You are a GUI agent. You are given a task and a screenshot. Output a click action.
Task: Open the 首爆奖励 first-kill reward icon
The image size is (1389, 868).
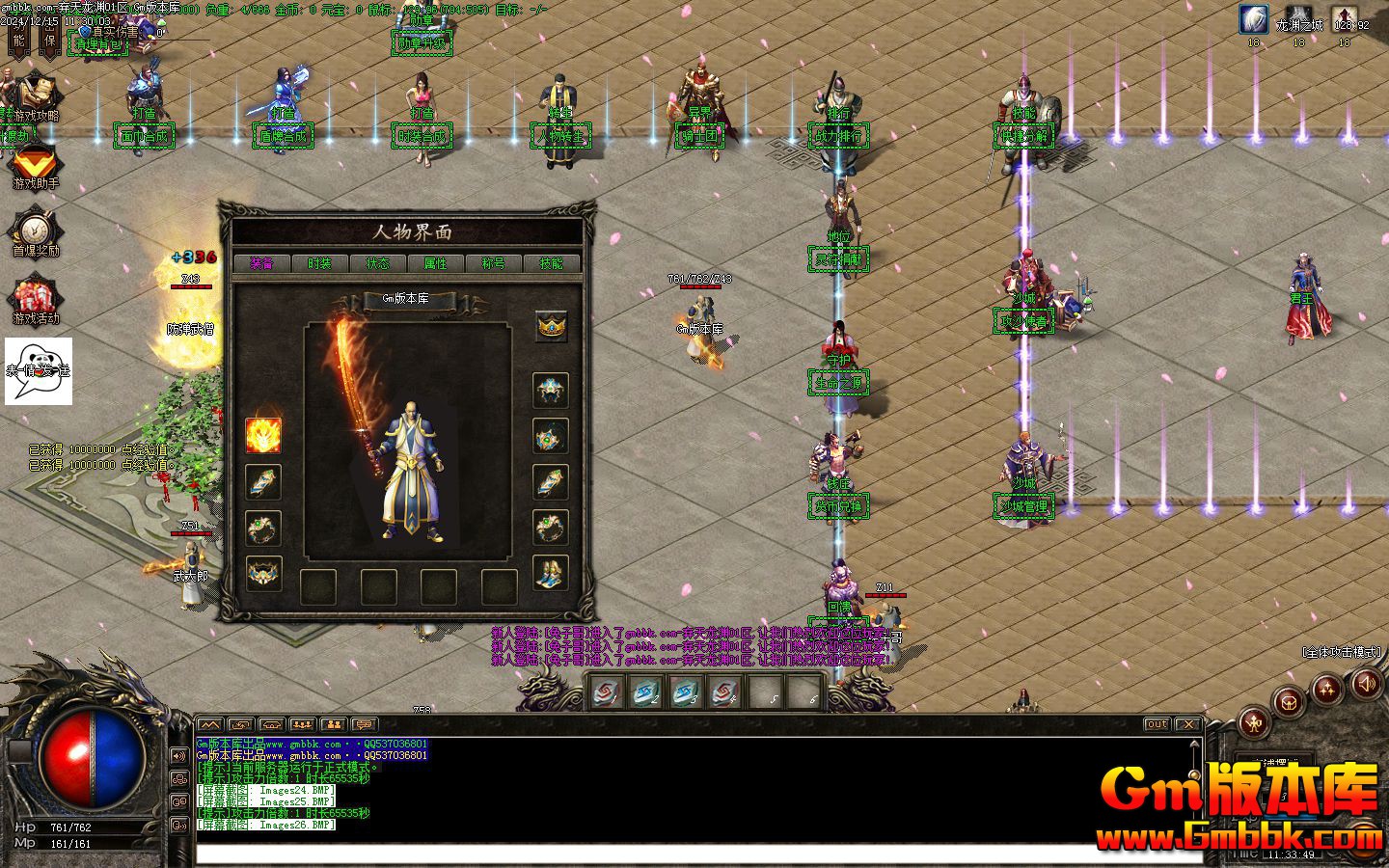[35, 232]
